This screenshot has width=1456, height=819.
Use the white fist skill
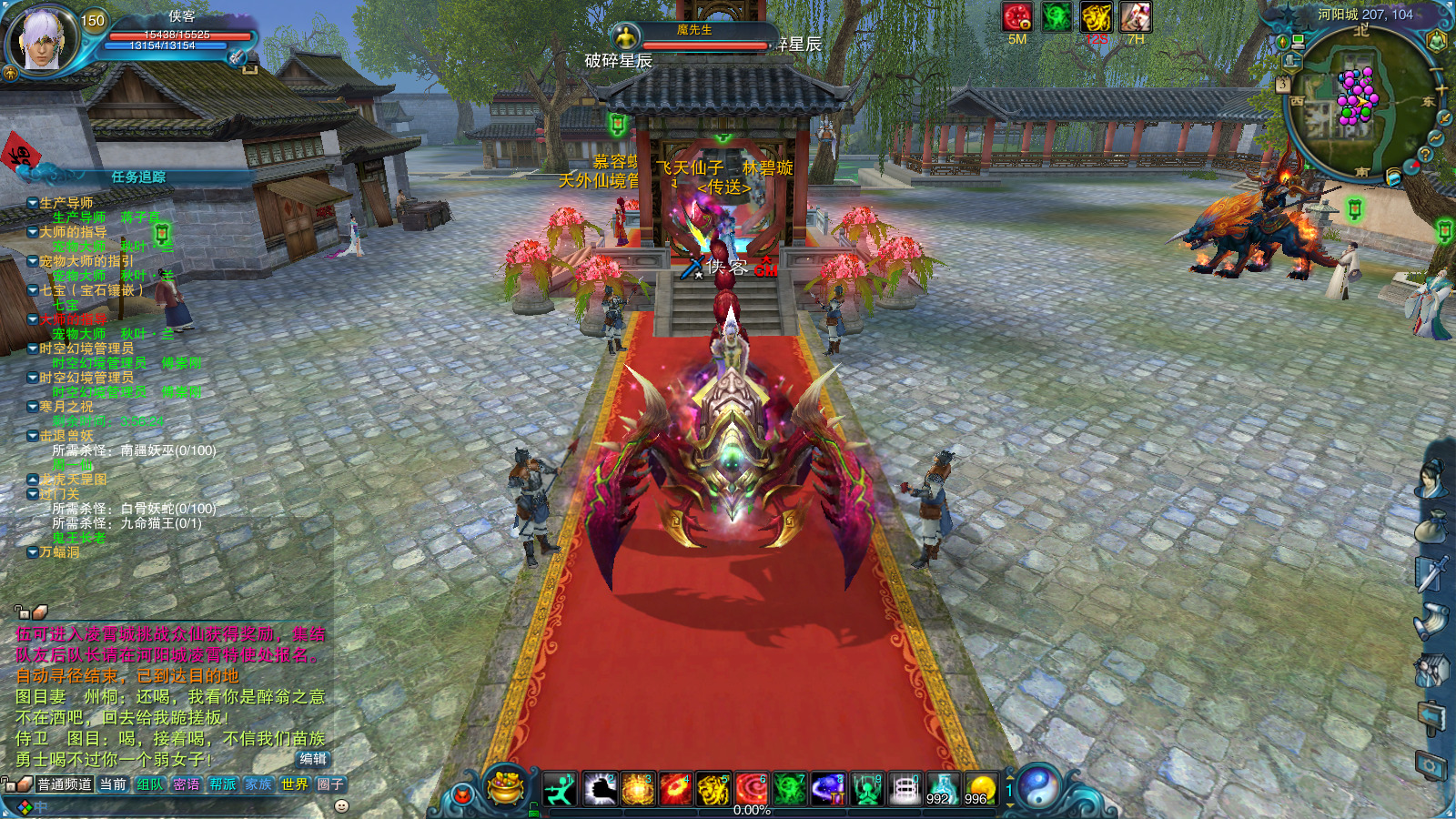click(x=599, y=788)
